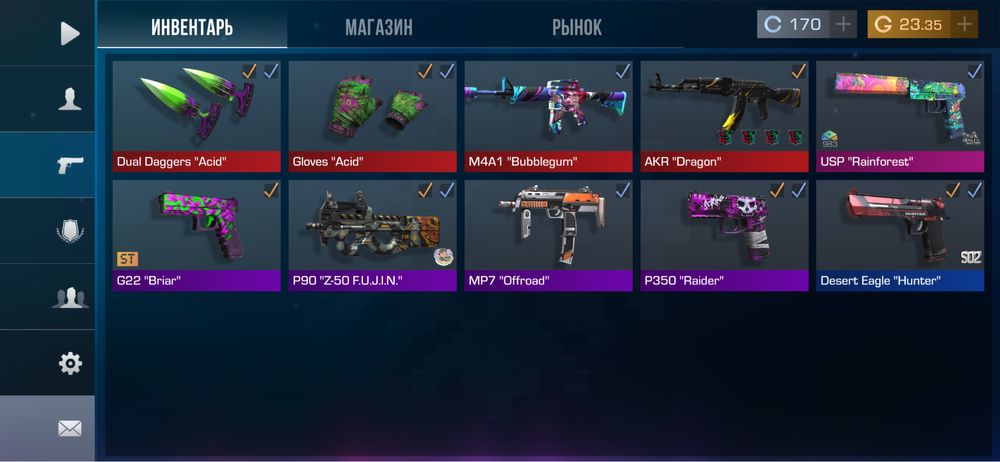The image size is (1000, 462).
Task: Select the P90 "Z-50 F.U.J.I.N." skin
Action: 373,235
